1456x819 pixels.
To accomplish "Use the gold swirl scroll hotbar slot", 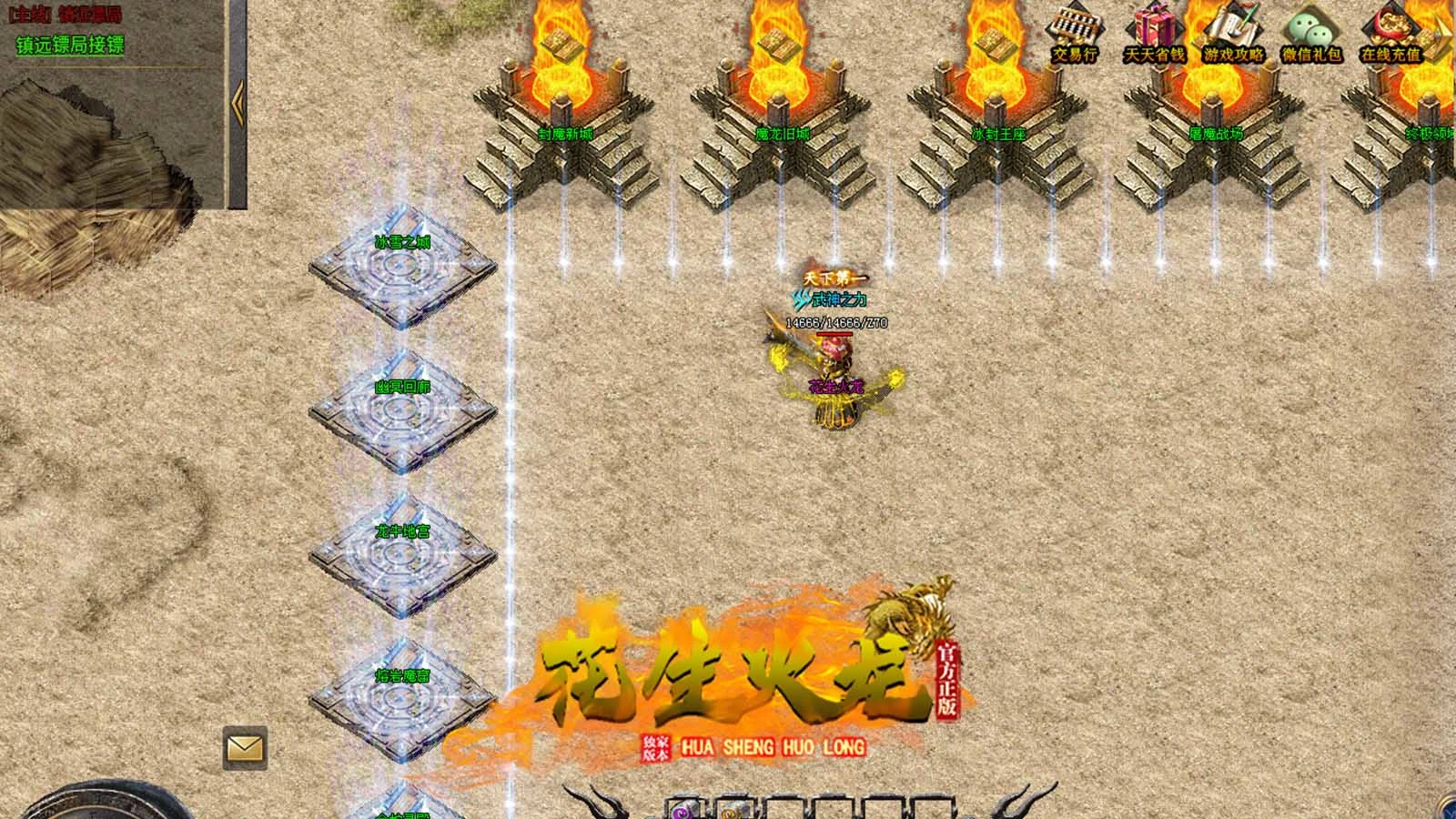I will pyautogui.click(x=733, y=810).
